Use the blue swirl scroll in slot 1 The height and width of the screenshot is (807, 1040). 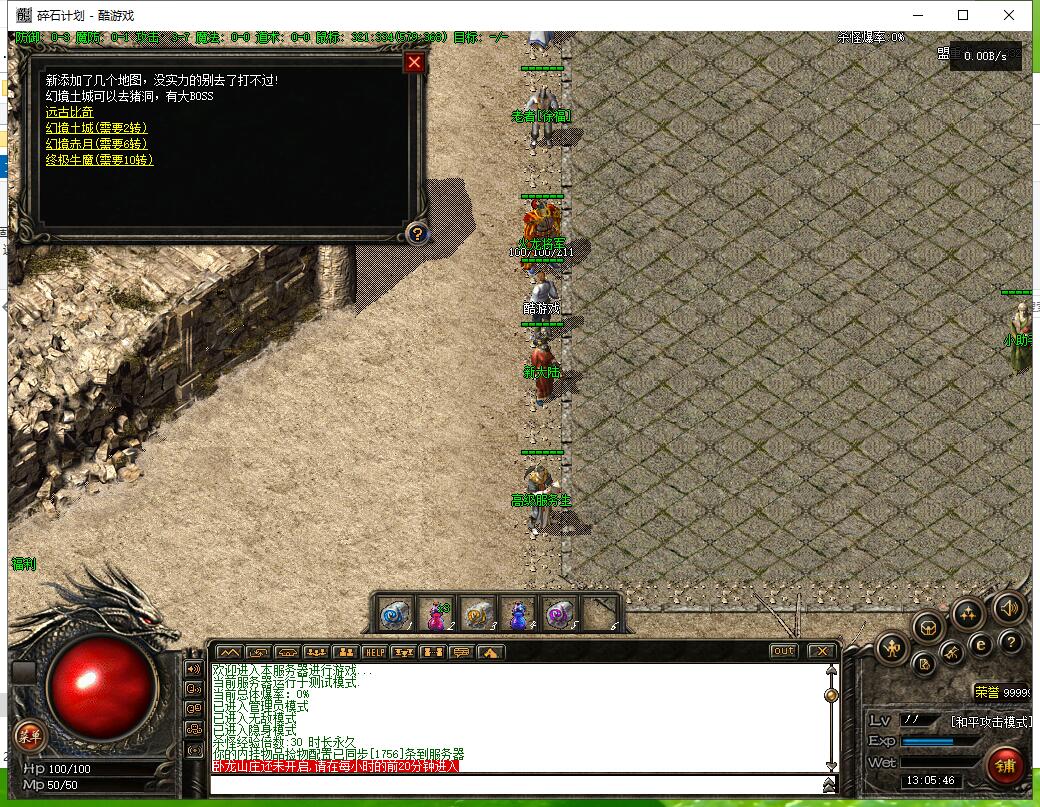point(394,614)
